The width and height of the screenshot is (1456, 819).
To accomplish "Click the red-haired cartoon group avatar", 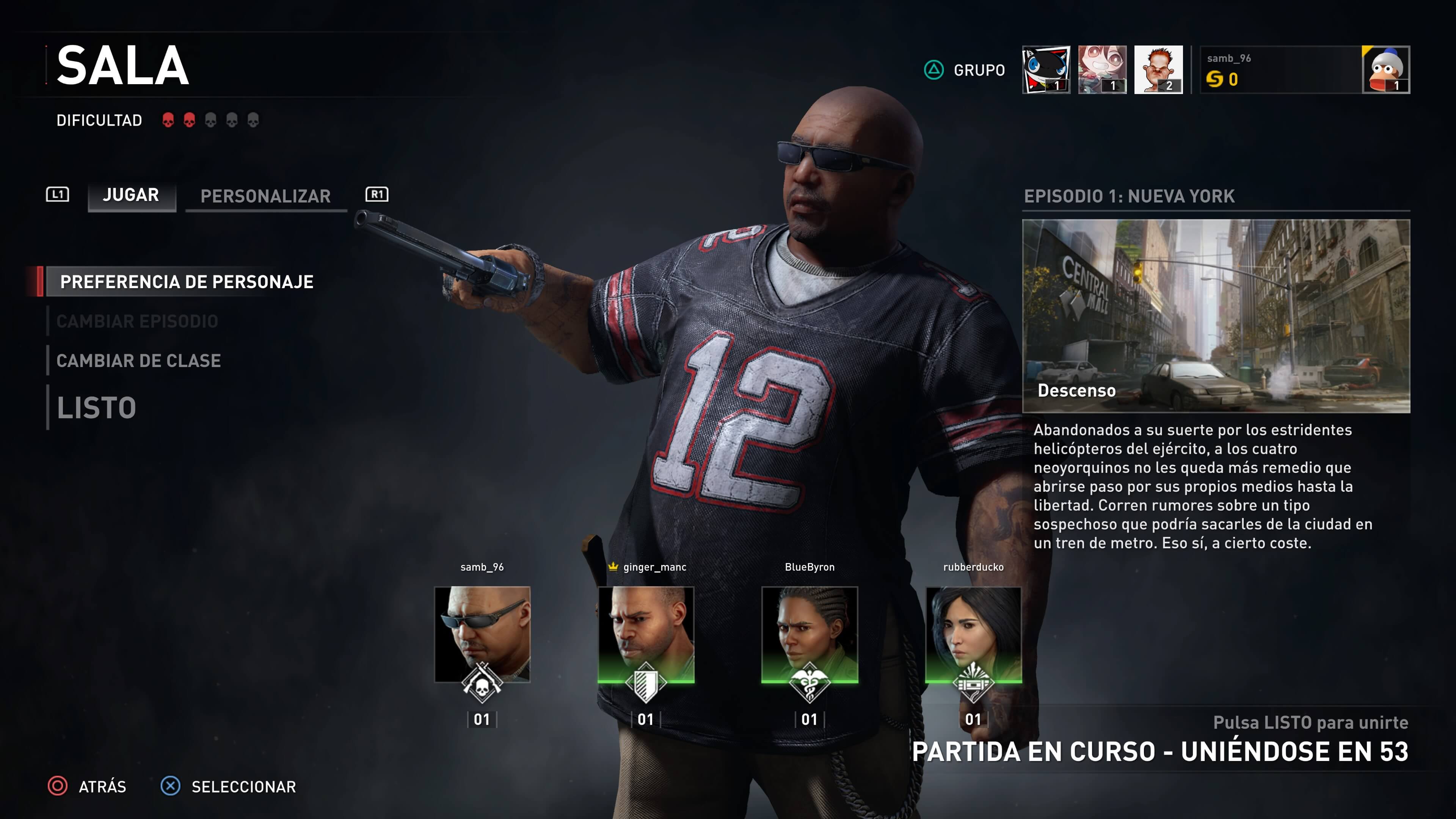I will pyautogui.click(x=1158, y=69).
